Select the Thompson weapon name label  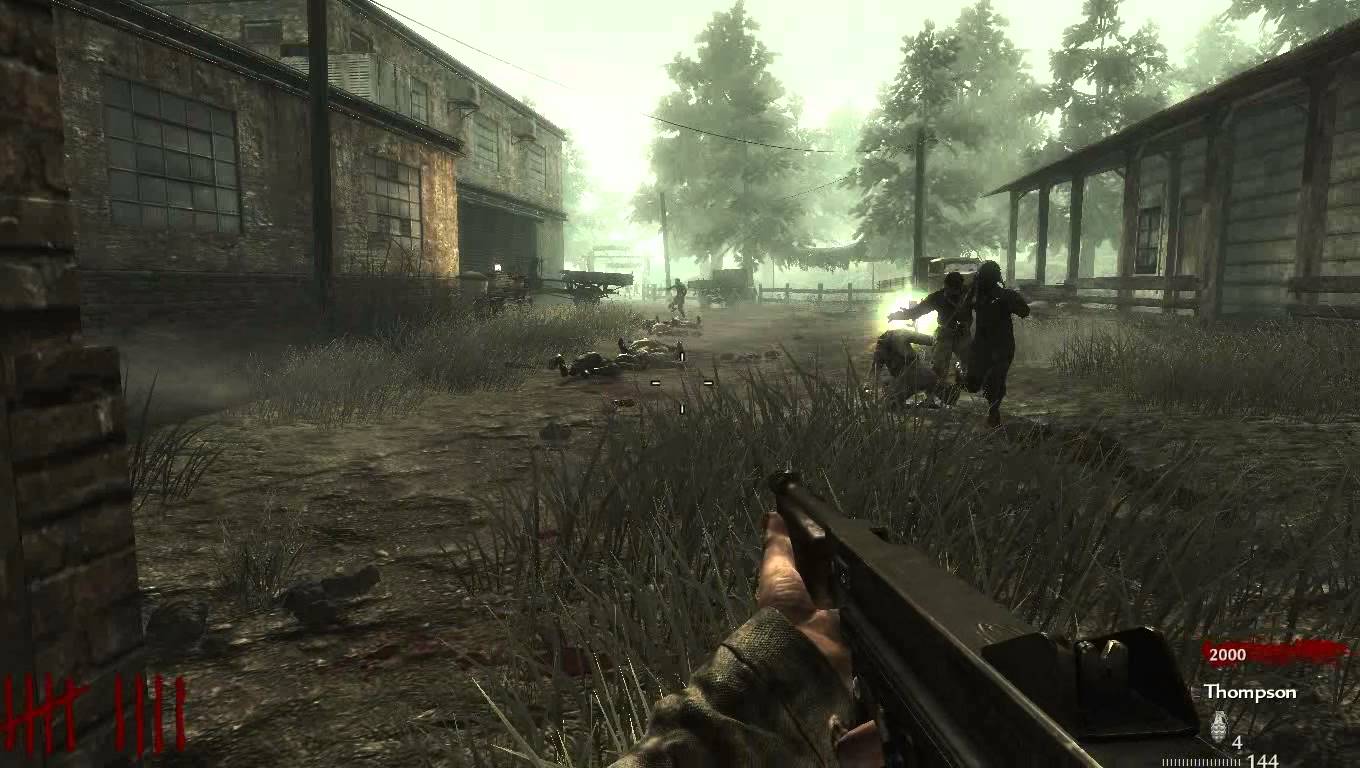pyautogui.click(x=1246, y=691)
